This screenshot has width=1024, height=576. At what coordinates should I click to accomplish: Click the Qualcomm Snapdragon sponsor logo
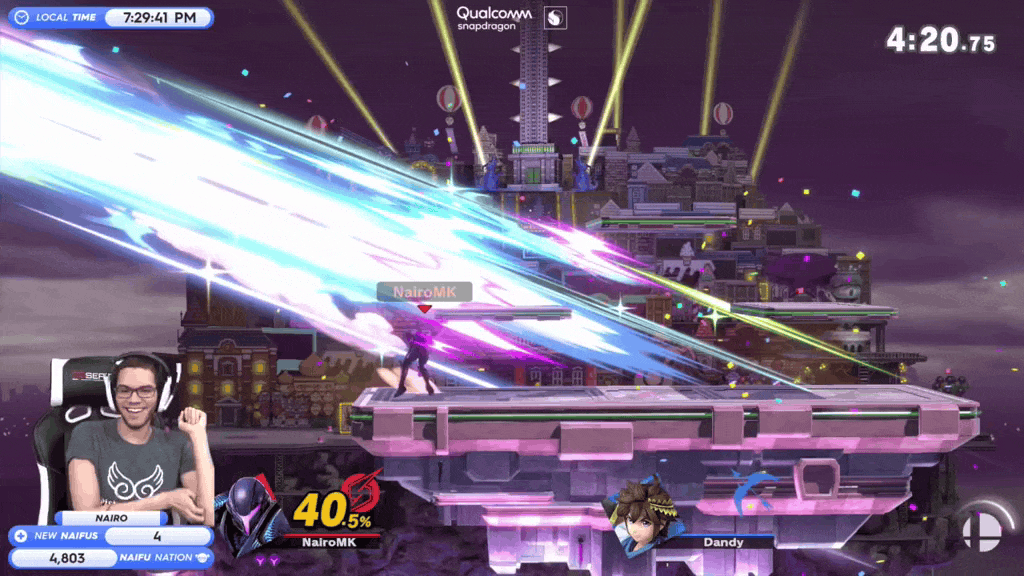click(x=494, y=18)
